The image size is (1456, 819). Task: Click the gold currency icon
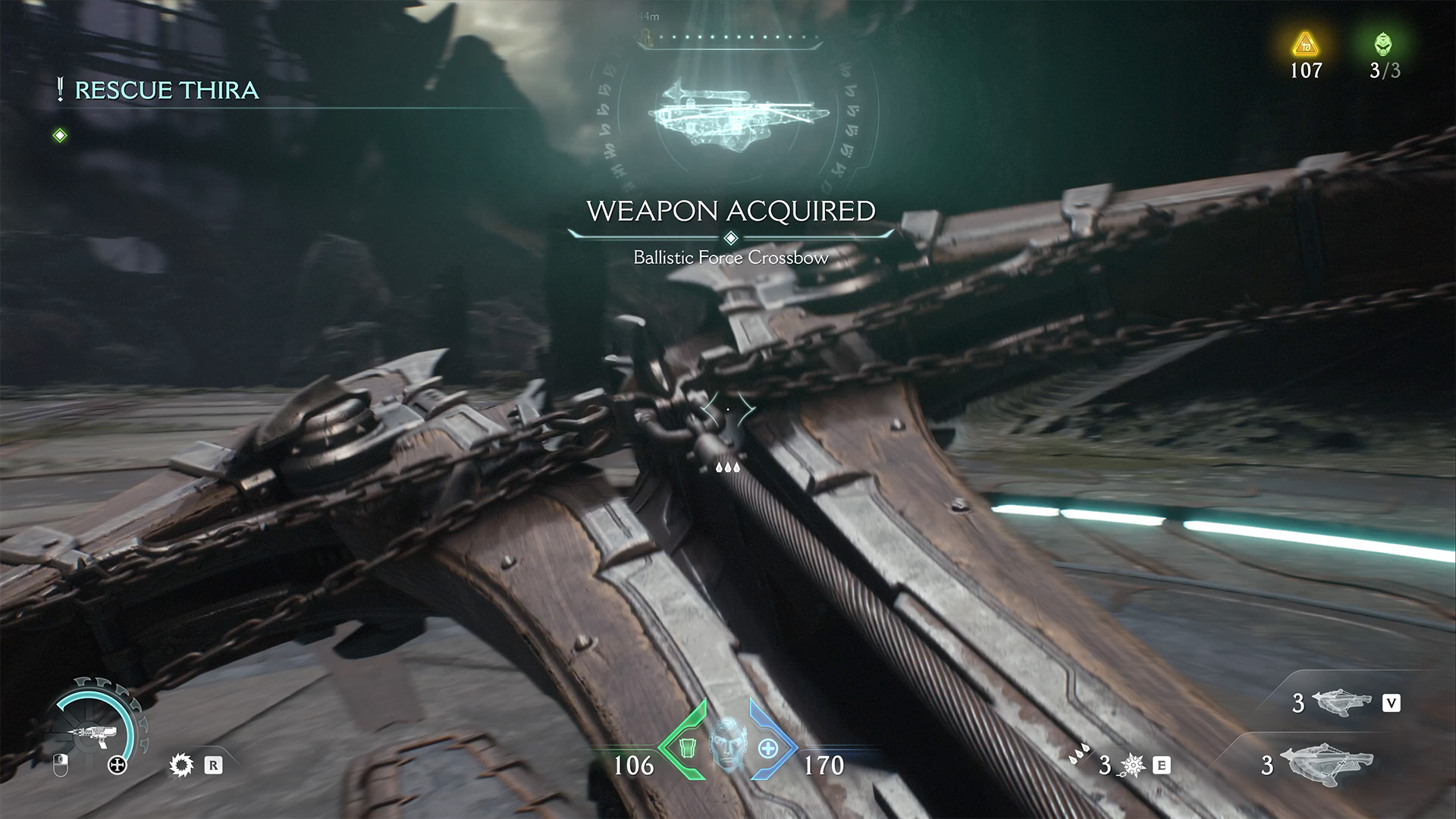[1306, 45]
